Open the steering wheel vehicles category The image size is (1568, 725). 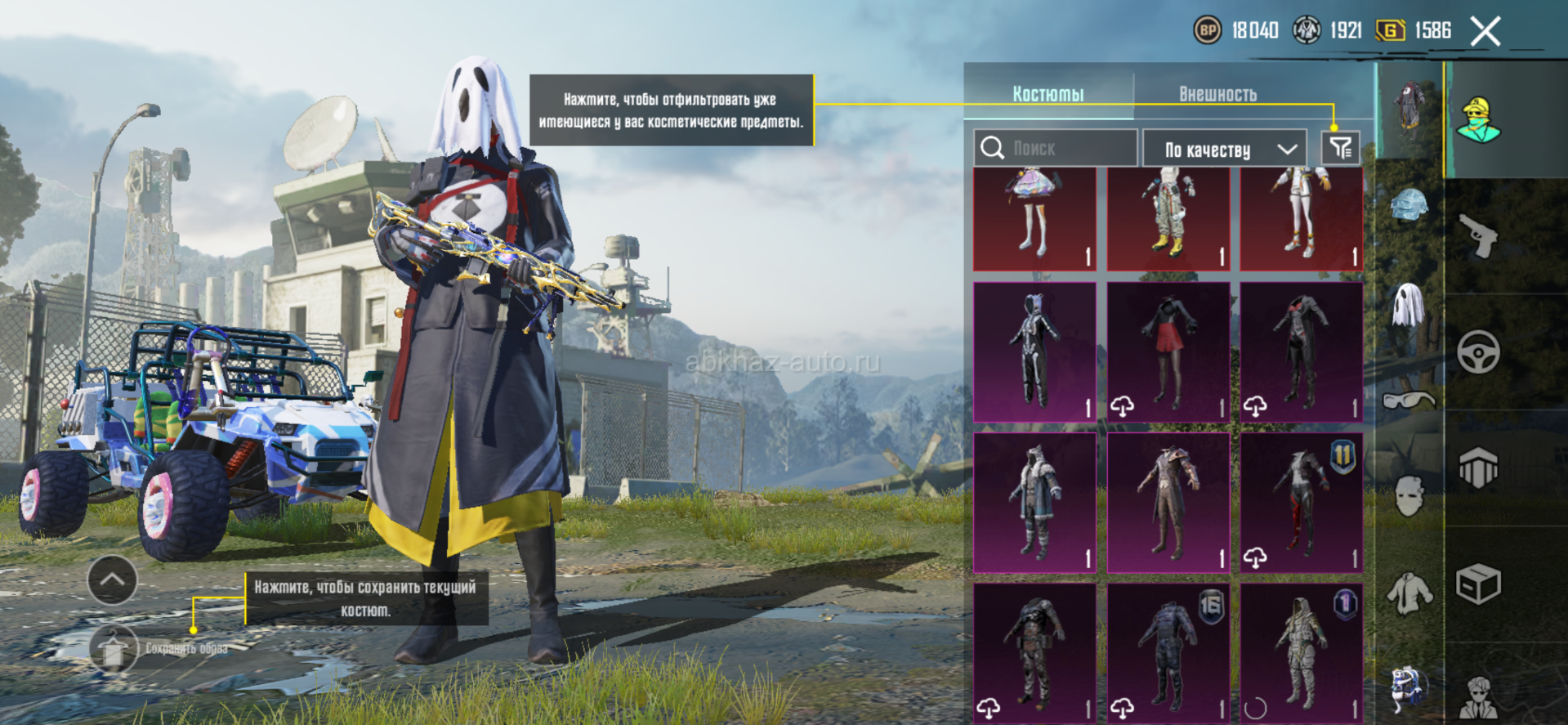pyautogui.click(x=1478, y=352)
